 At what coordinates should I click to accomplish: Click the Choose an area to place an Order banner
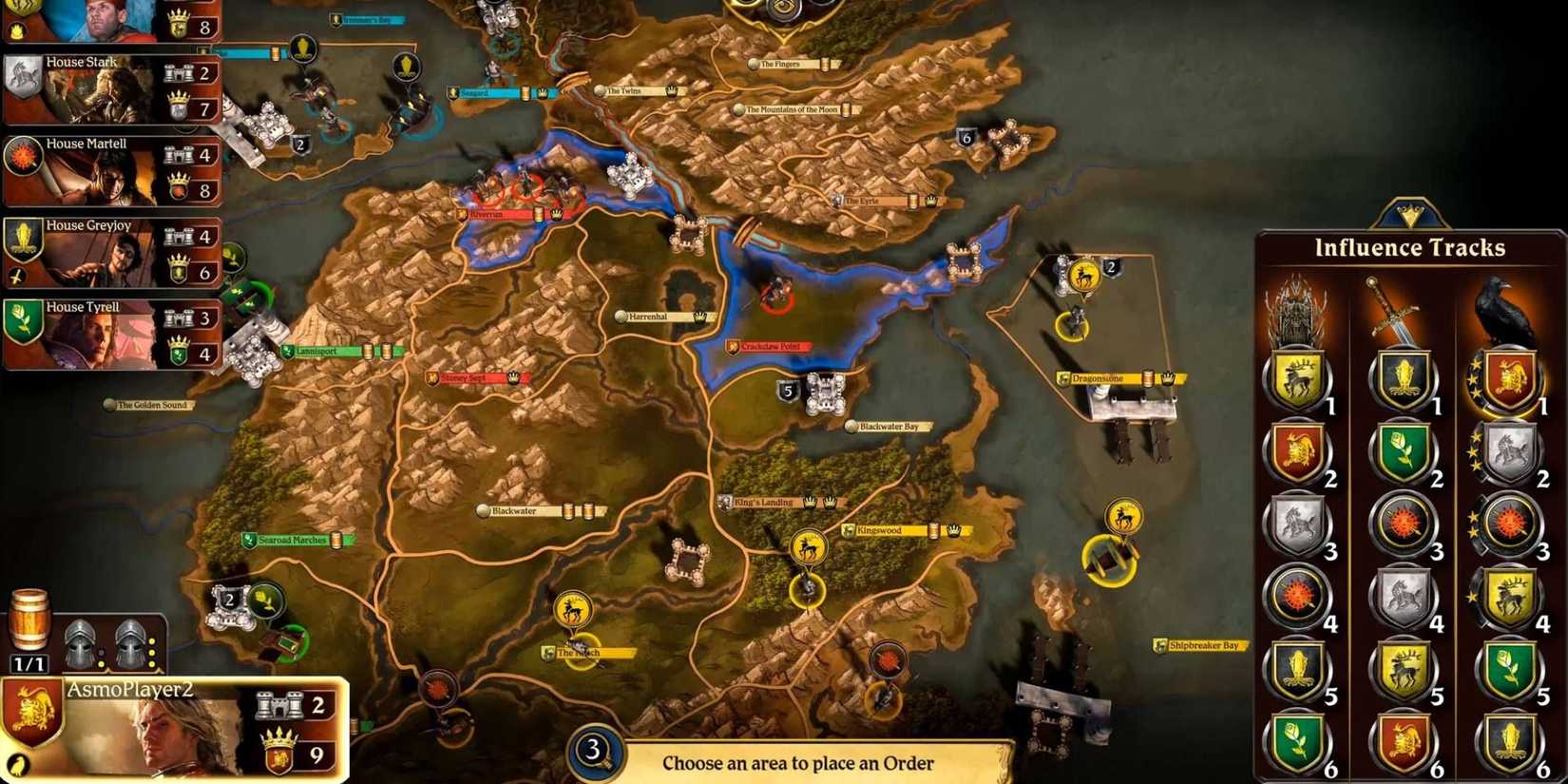796,762
